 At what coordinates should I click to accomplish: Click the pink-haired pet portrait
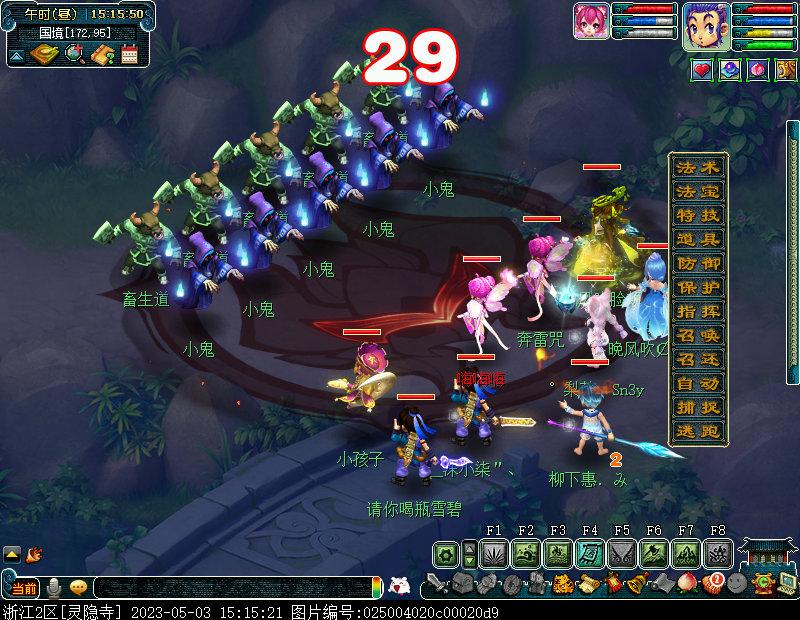click(x=590, y=21)
